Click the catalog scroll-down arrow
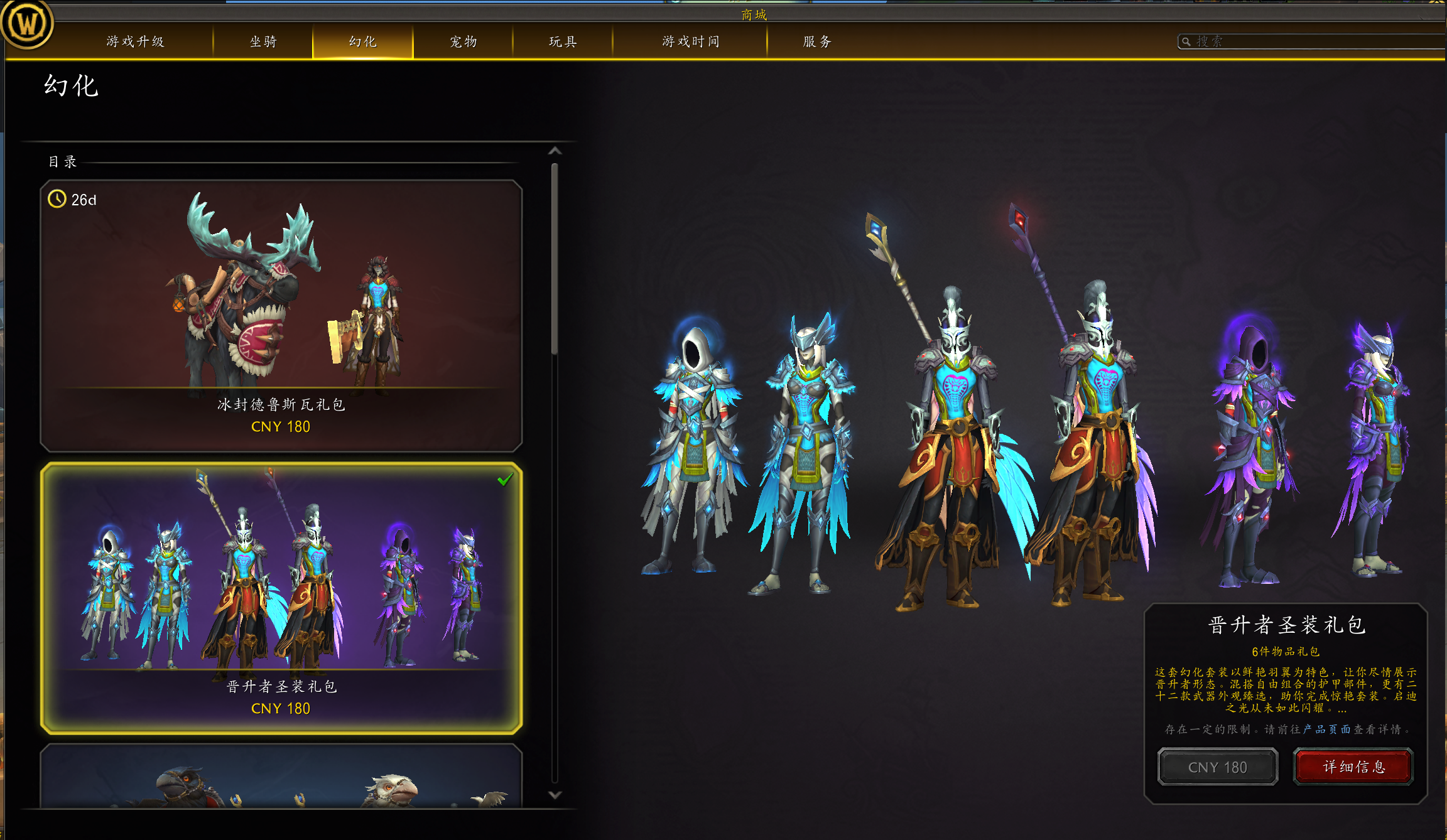Viewport: 1447px width, 840px height. click(555, 795)
